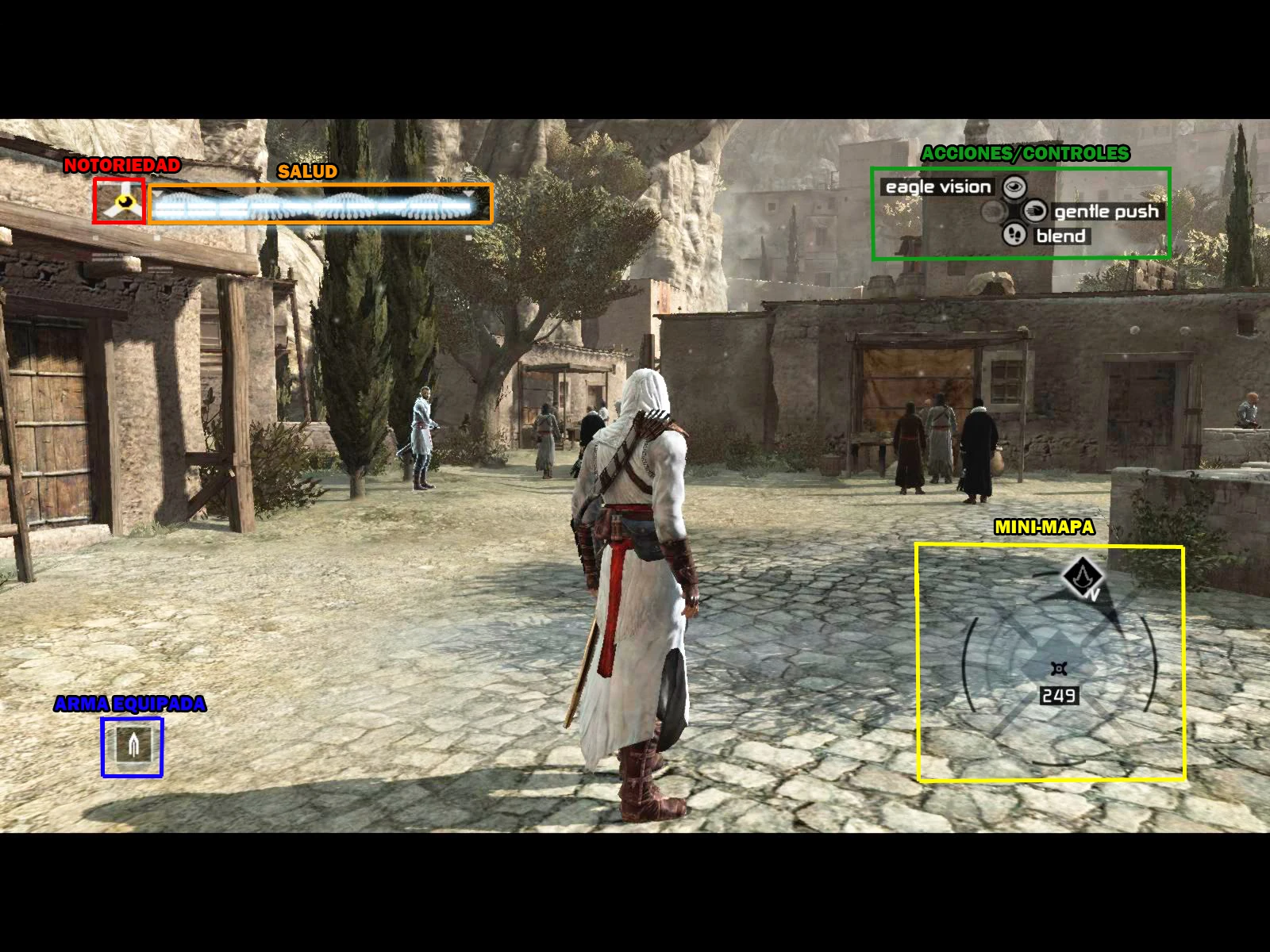Select the MINI-MAPA label
This screenshot has width=1270, height=952.
tap(1045, 525)
